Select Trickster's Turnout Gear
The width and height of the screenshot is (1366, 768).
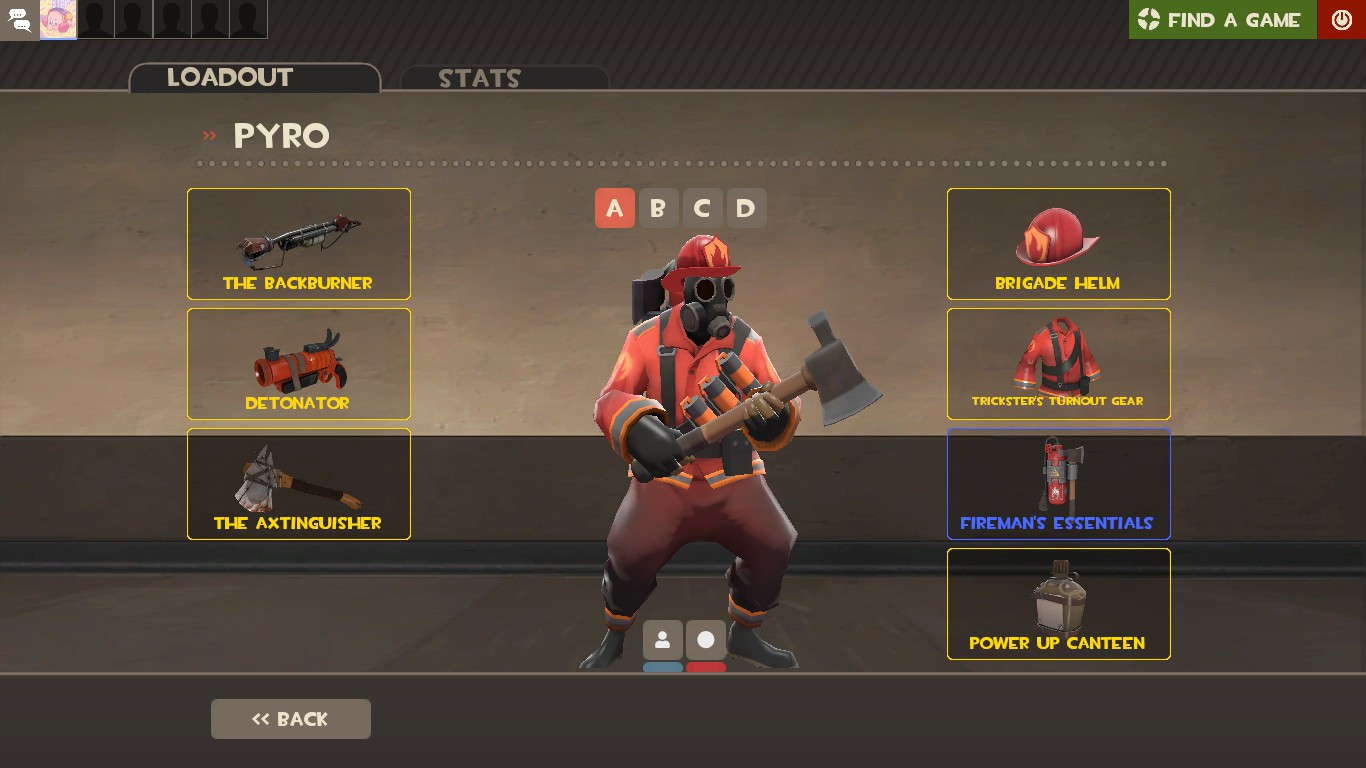click(x=1058, y=363)
